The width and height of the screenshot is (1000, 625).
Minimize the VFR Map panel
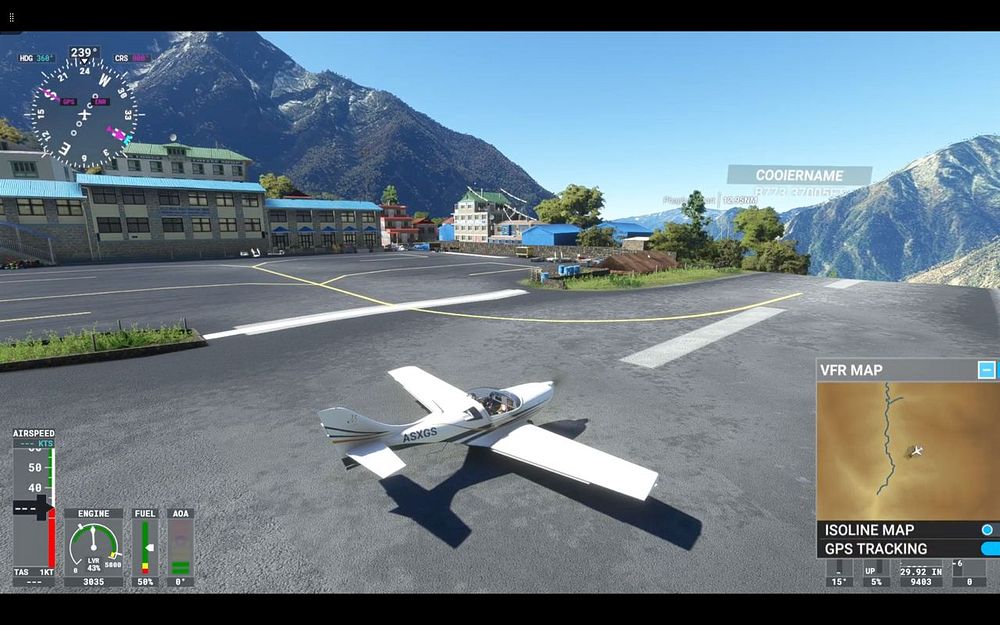pos(987,370)
